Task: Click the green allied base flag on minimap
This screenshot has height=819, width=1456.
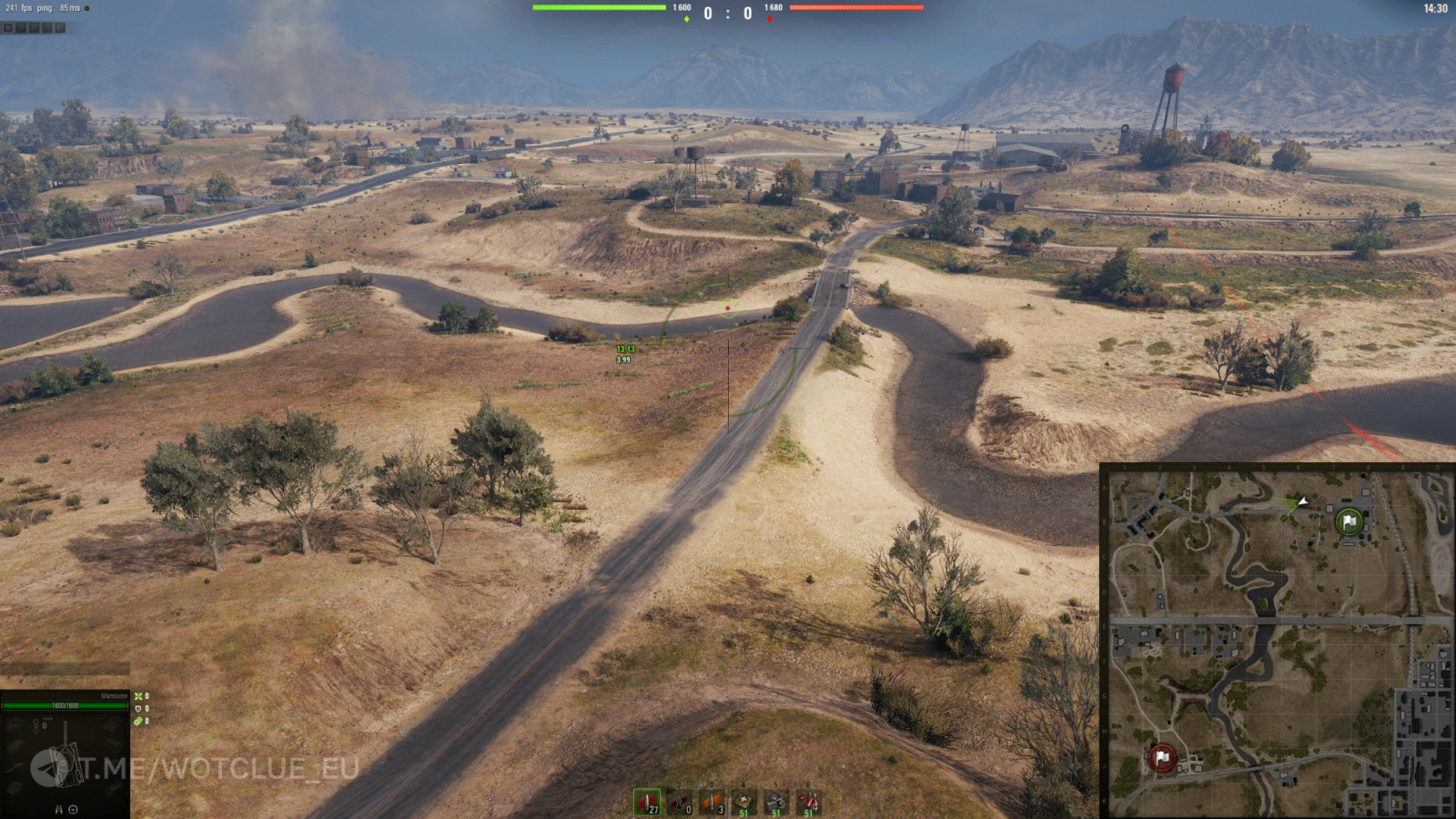Action: click(1350, 521)
